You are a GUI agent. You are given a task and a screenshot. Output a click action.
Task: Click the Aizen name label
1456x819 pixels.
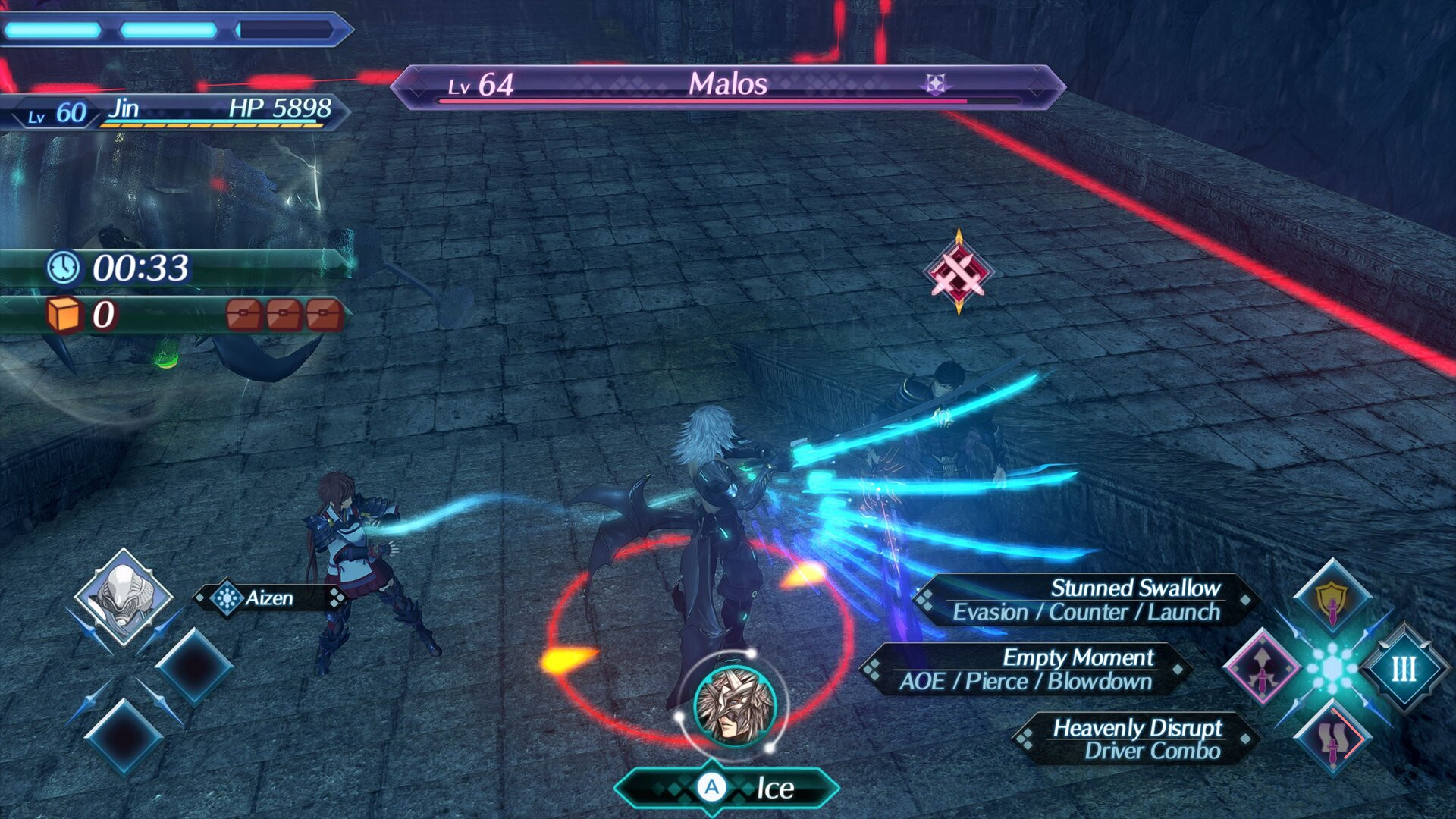pos(271,599)
